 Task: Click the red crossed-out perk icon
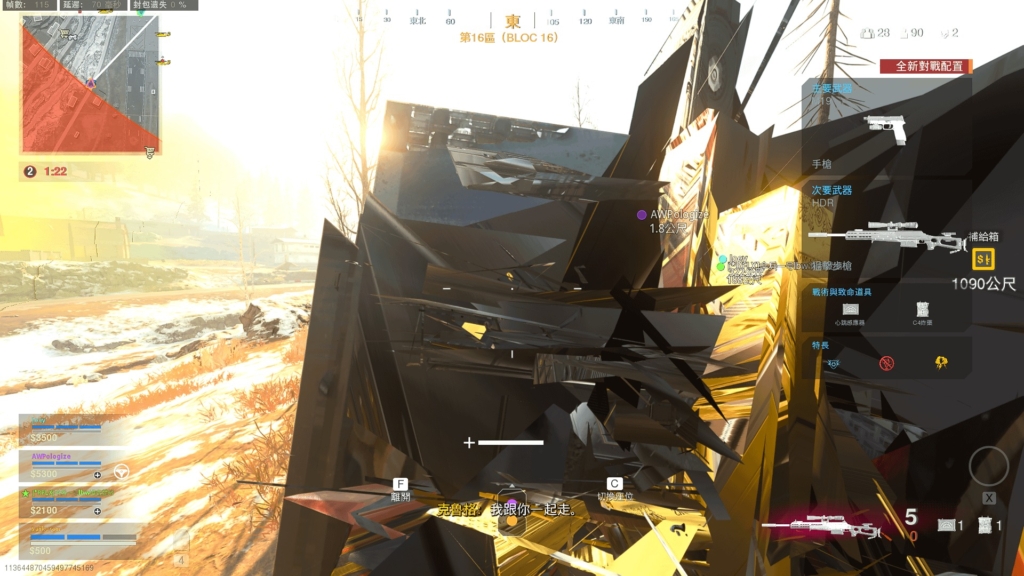pos(885,362)
